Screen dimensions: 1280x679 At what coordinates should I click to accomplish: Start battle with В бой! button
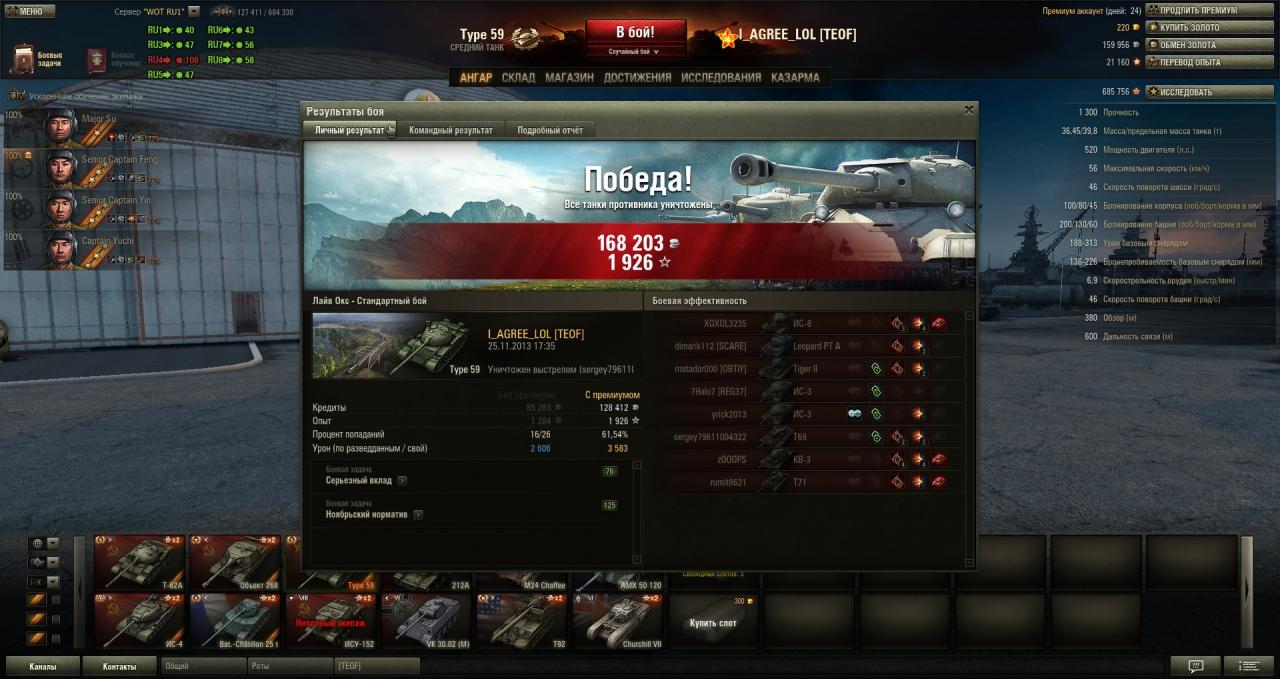pyautogui.click(x=635, y=32)
